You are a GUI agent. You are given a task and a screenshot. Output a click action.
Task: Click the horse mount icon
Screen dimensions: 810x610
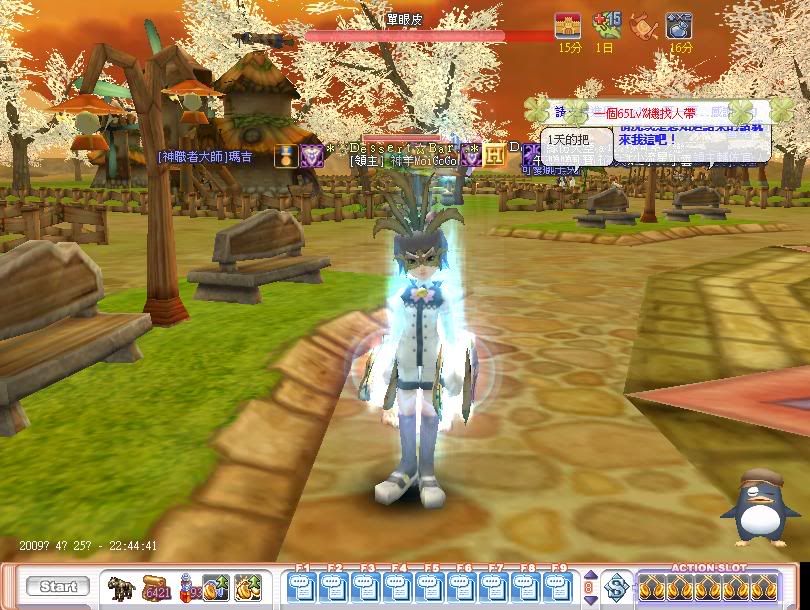[124, 588]
